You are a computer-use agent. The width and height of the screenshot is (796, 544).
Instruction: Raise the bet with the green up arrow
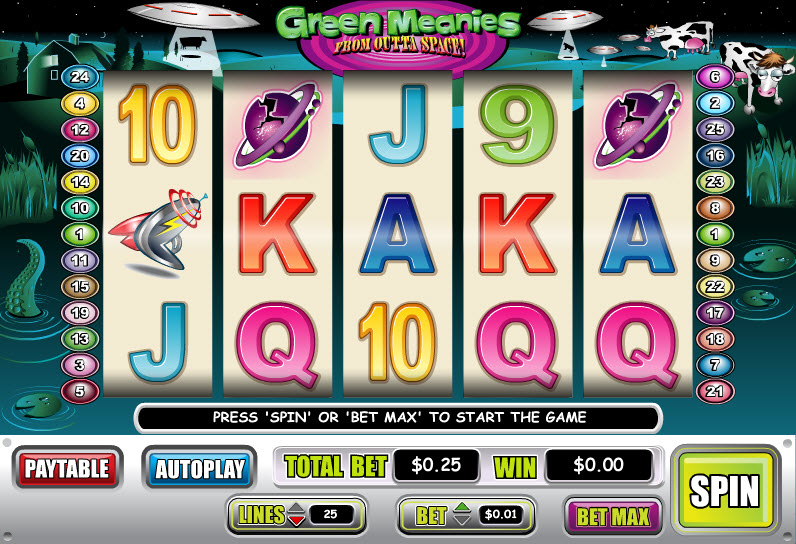[461, 509]
